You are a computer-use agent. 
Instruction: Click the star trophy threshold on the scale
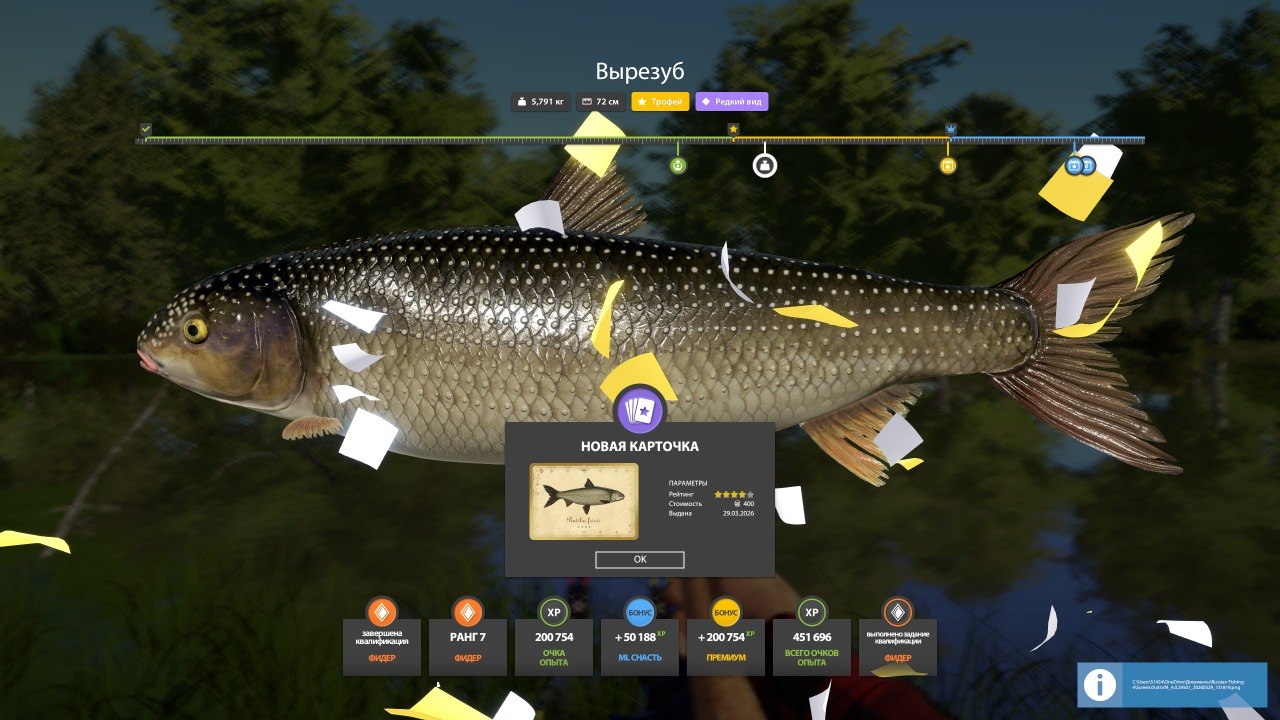tap(733, 129)
